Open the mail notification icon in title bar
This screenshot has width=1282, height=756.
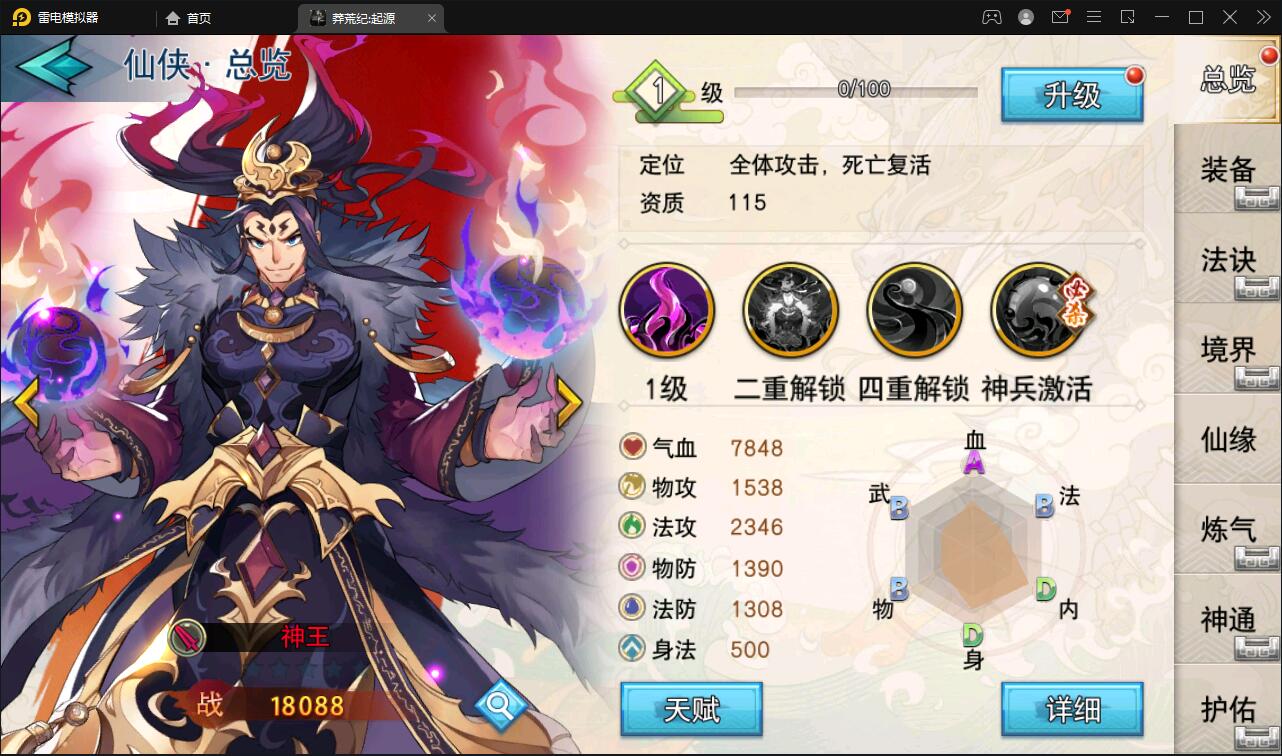click(1060, 17)
